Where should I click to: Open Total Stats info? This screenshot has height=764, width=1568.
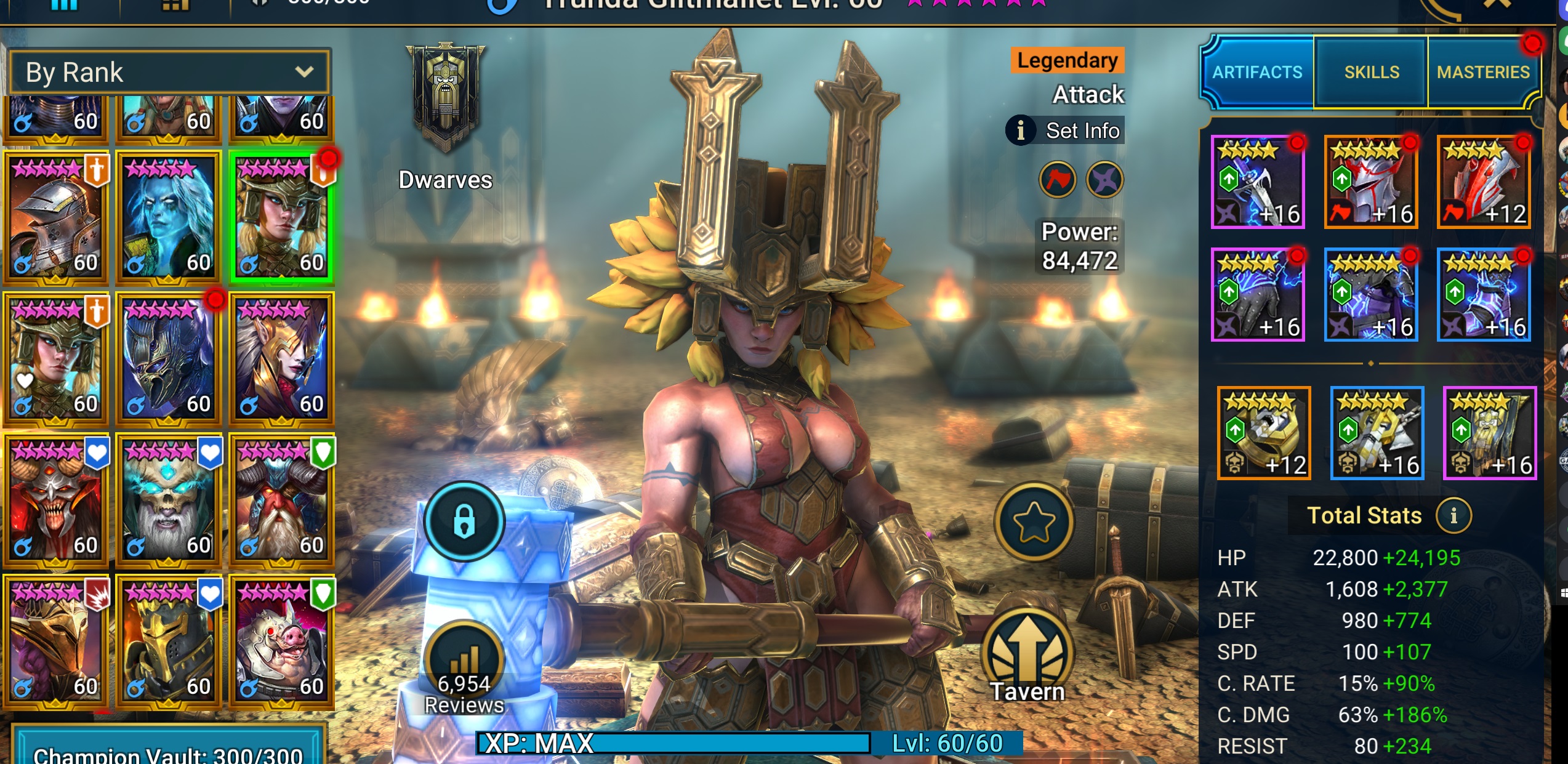pos(1453,515)
